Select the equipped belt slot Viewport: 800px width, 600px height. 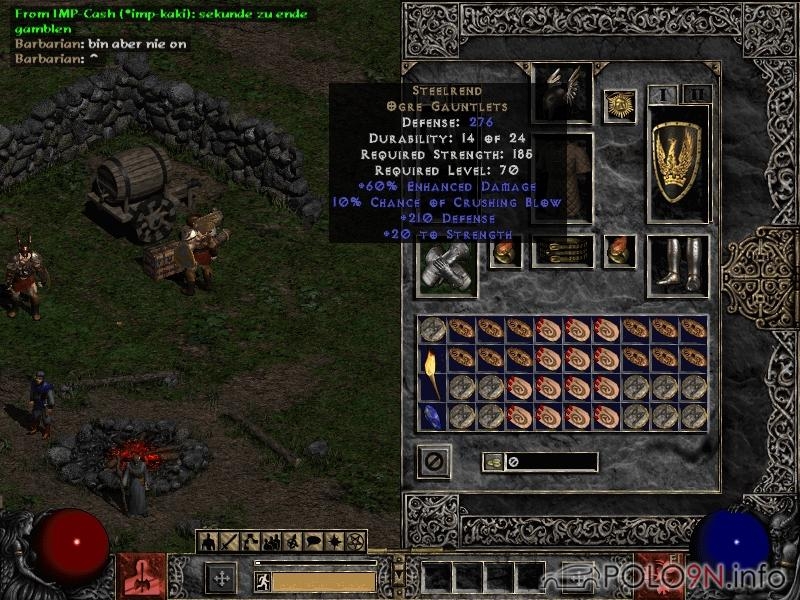pos(562,251)
